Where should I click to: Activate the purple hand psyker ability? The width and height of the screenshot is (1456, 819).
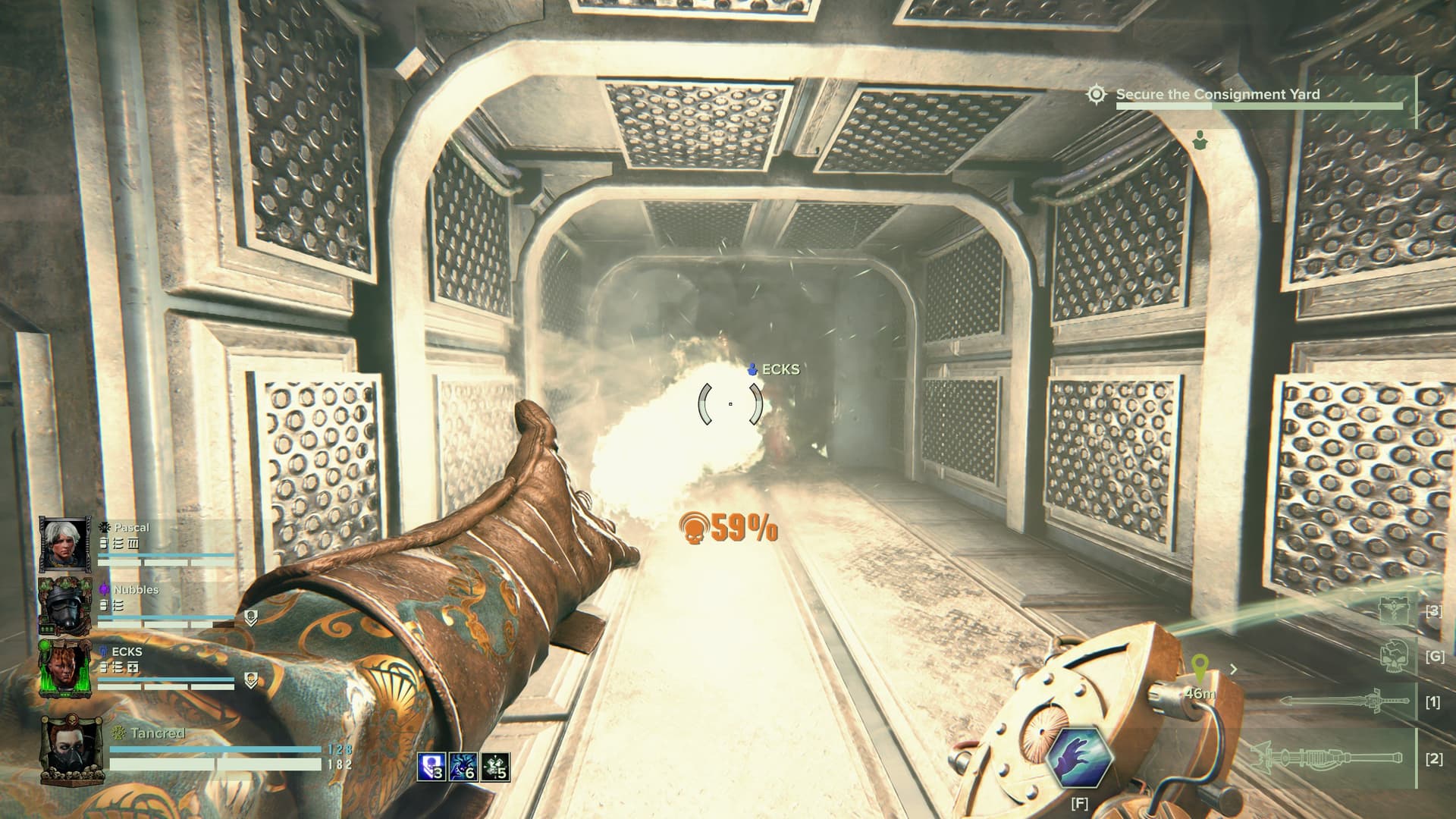pos(1078,758)
